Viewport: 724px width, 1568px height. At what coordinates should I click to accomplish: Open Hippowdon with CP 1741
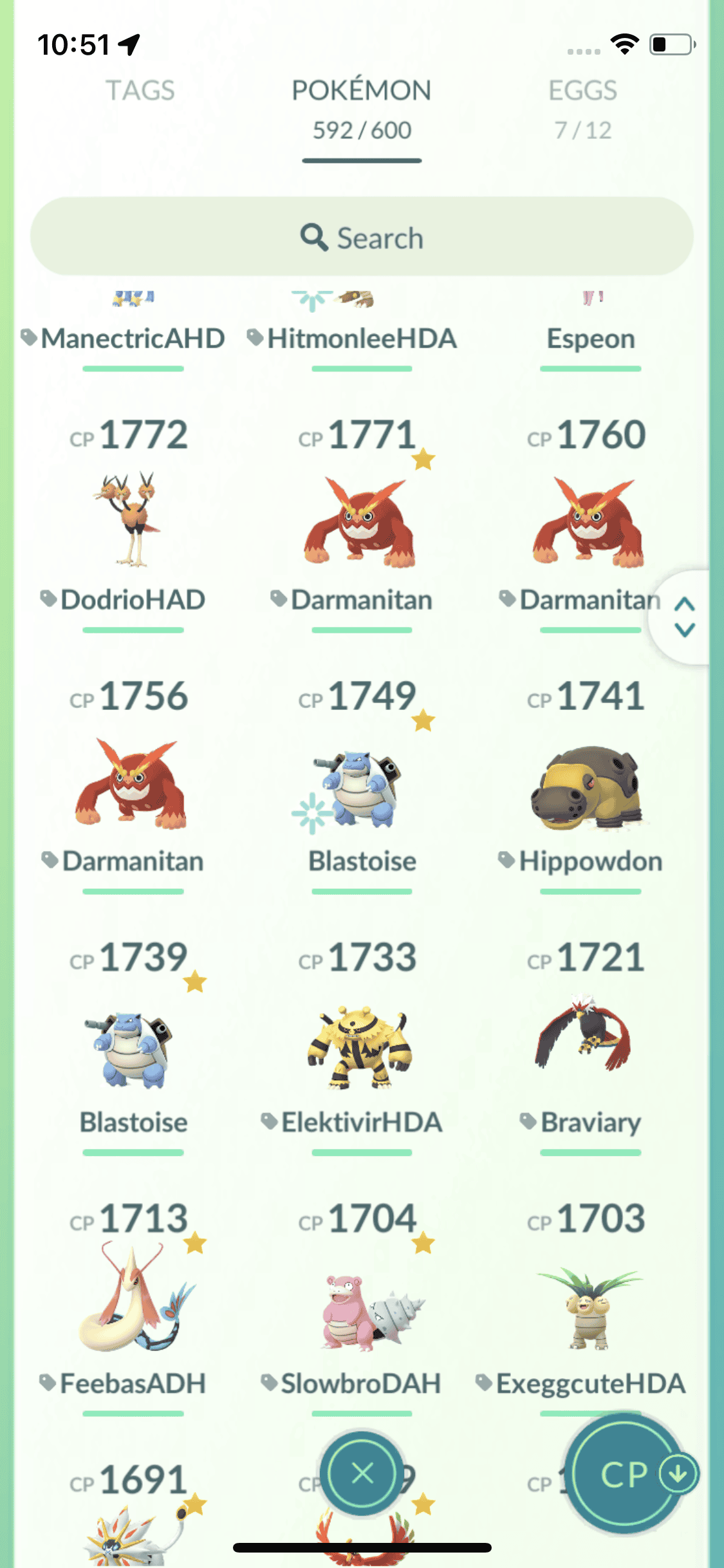click(588, 788)
